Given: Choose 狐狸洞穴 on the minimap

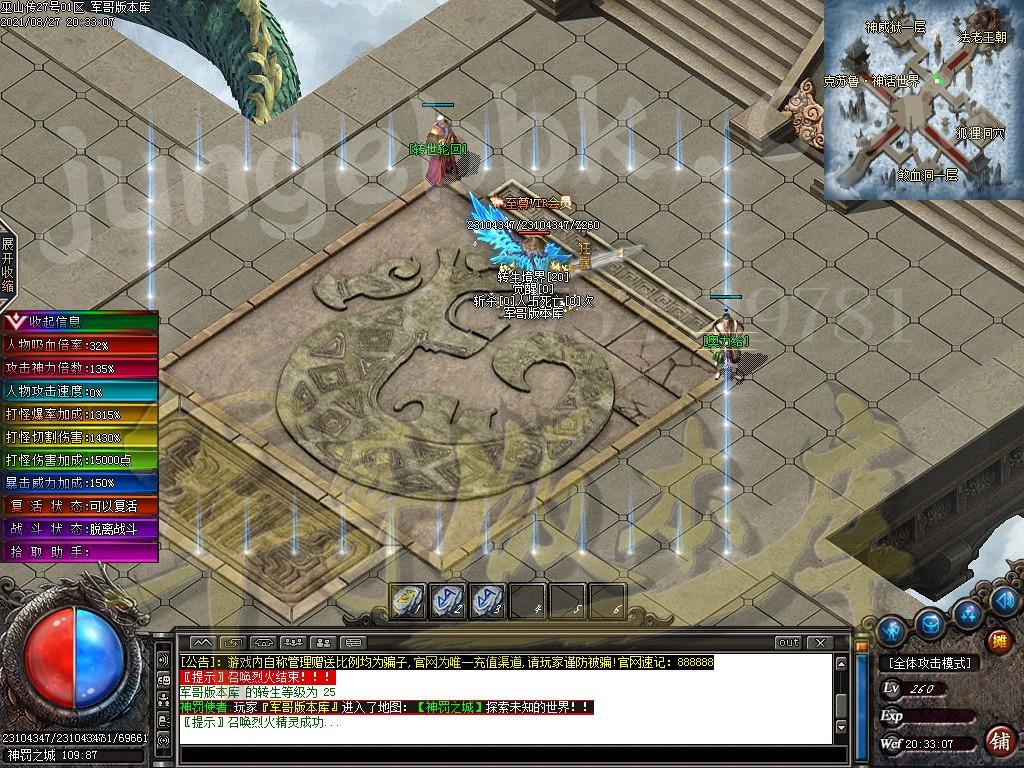Looking at the screenshot, I should pyautogui.click(x=980, y=132).
